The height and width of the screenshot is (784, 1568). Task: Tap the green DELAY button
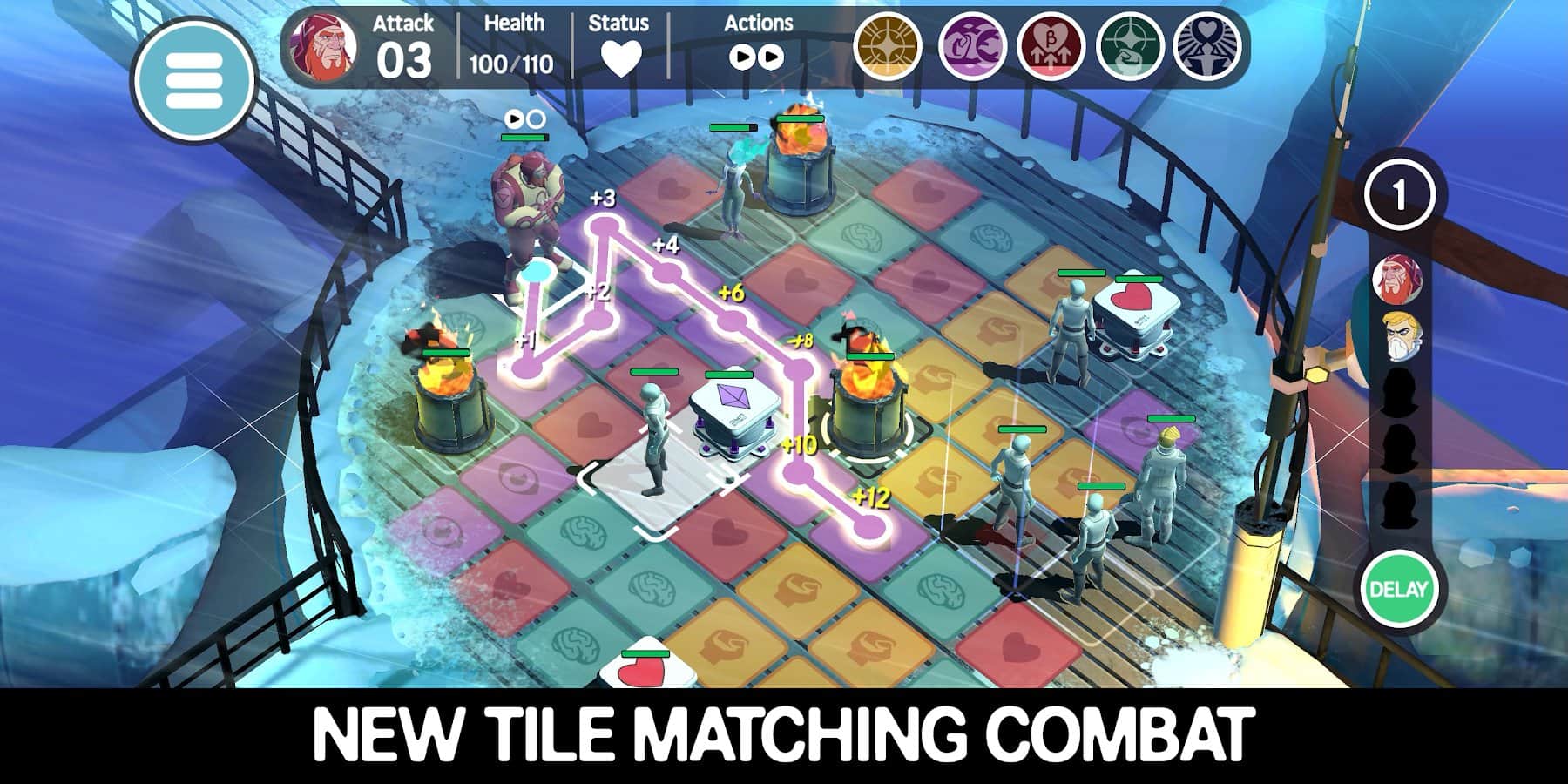1397,590
